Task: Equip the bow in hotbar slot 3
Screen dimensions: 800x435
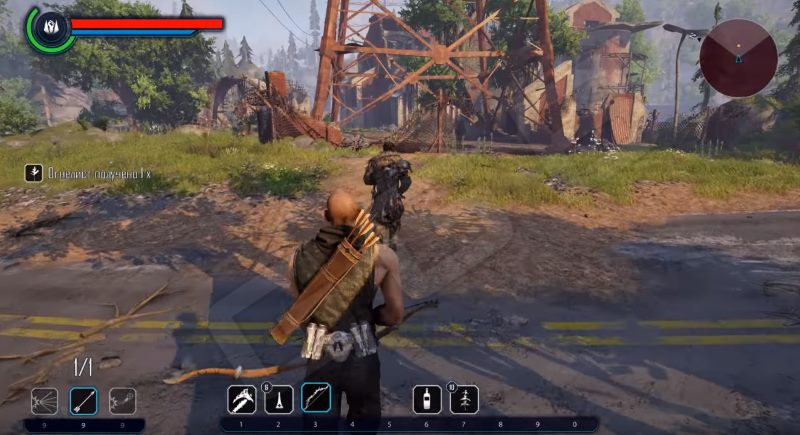Action: tap(316, 399)
